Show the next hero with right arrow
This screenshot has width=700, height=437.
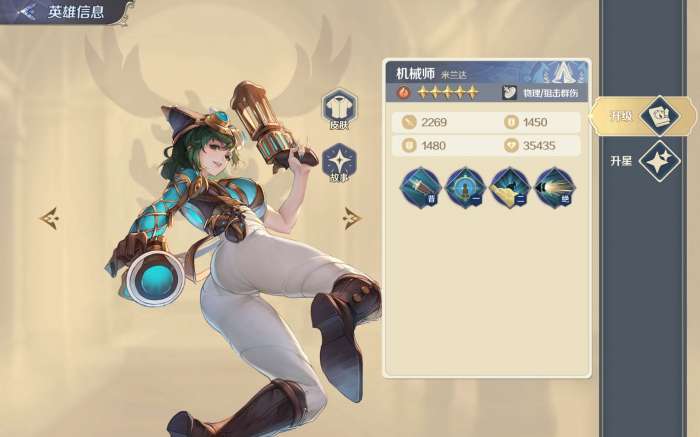point(352,216)
